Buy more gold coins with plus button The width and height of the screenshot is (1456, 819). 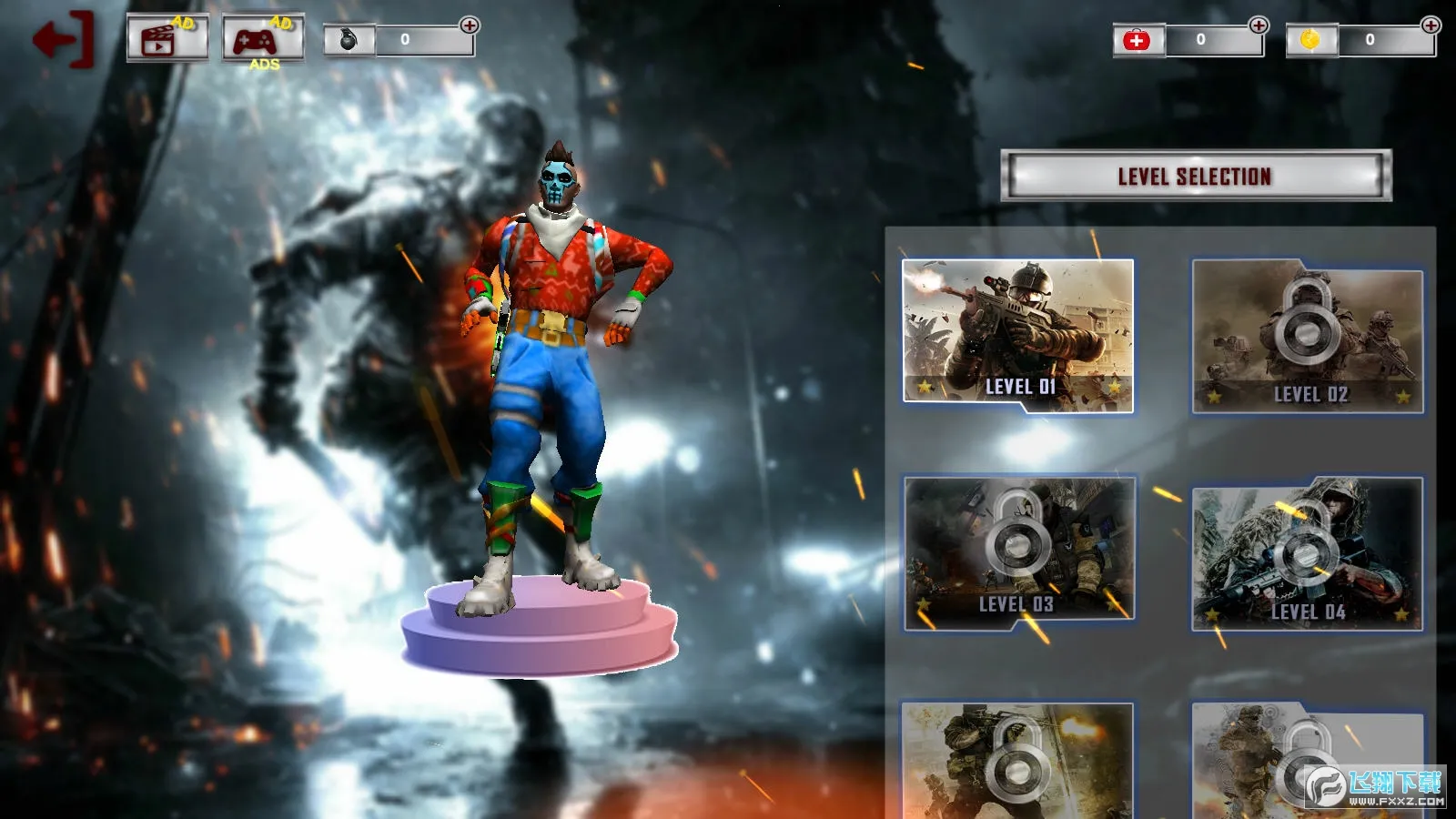click(1431, 25)
